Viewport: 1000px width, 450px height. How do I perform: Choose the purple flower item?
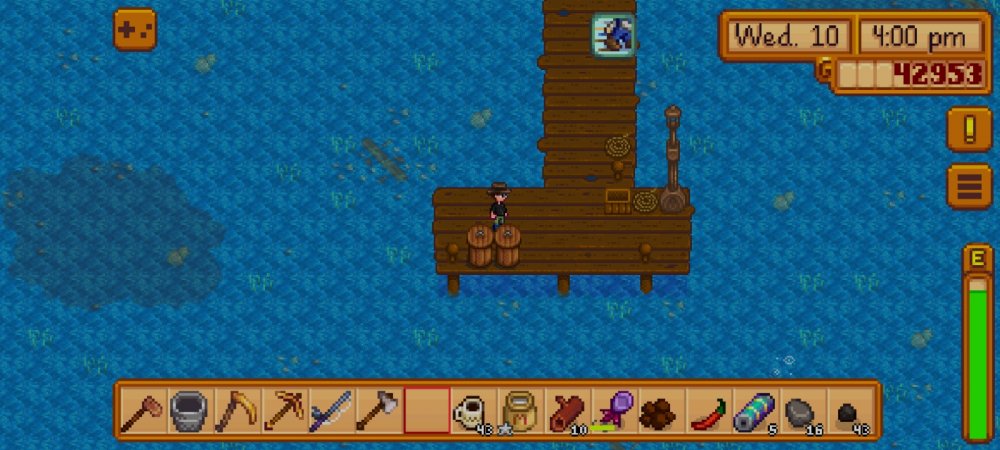point(613,410)
